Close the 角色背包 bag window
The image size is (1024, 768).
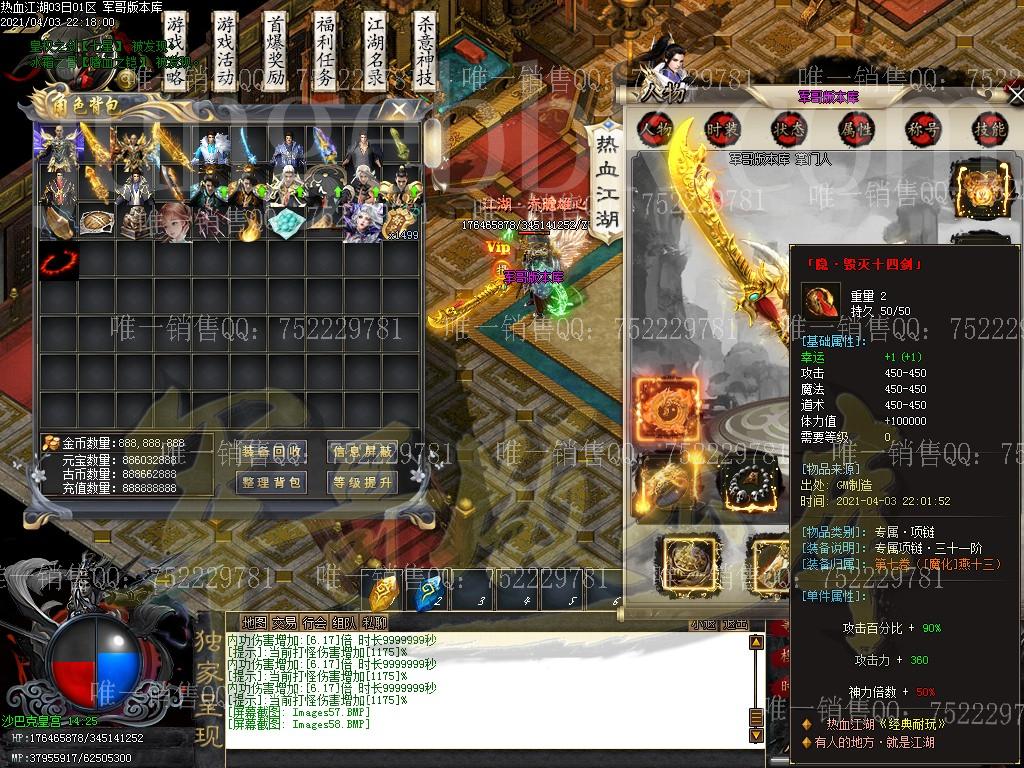(x=399, y=109)
